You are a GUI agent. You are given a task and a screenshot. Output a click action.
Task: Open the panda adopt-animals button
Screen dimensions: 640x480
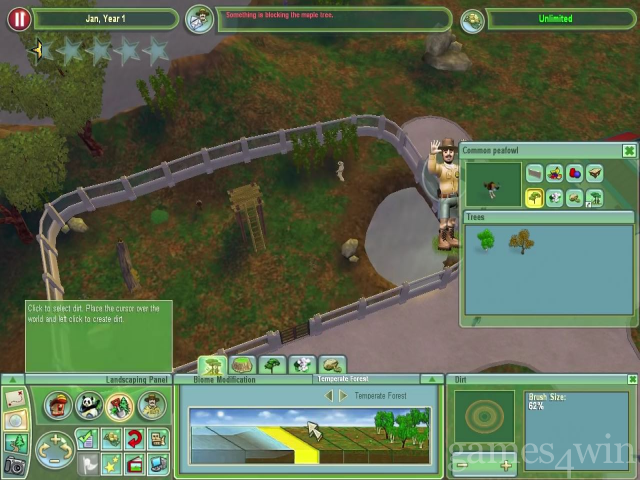(x=90, y=405)
